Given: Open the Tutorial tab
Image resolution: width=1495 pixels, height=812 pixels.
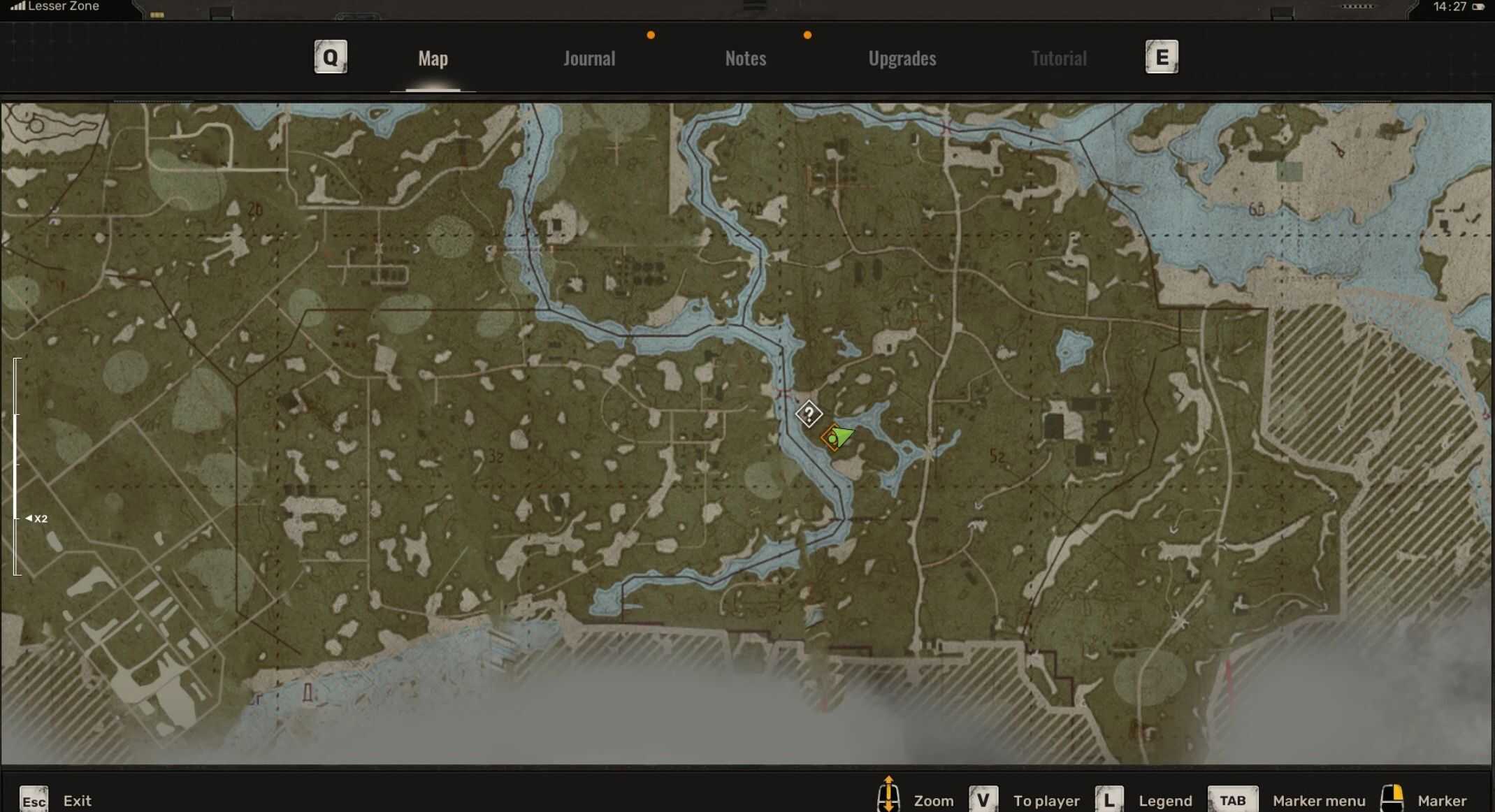Looking at the screenshot, I should pyautogui.click(x=1058, y=58).
